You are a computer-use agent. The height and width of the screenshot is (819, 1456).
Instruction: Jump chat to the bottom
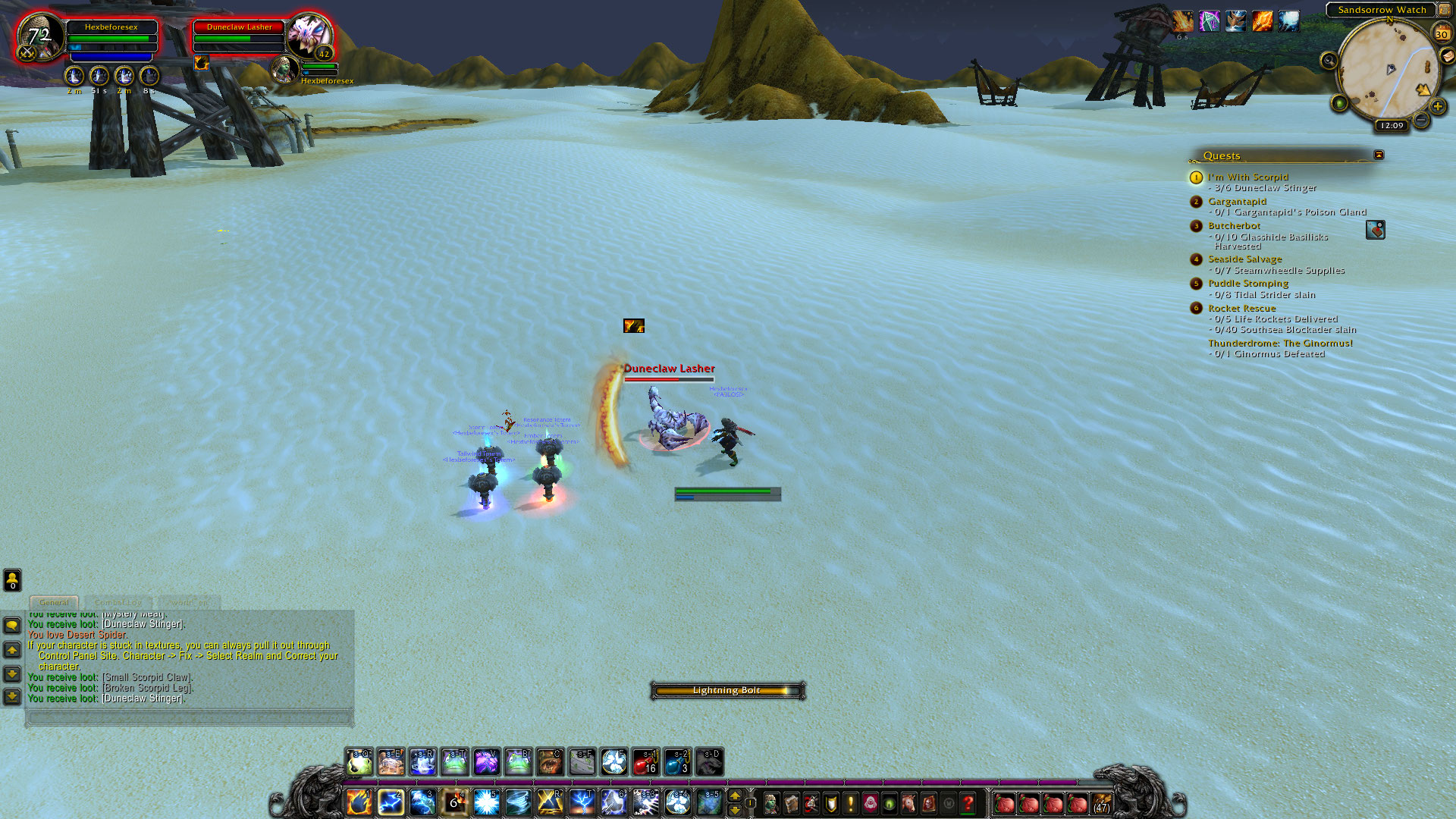click(x=12, y=696)
